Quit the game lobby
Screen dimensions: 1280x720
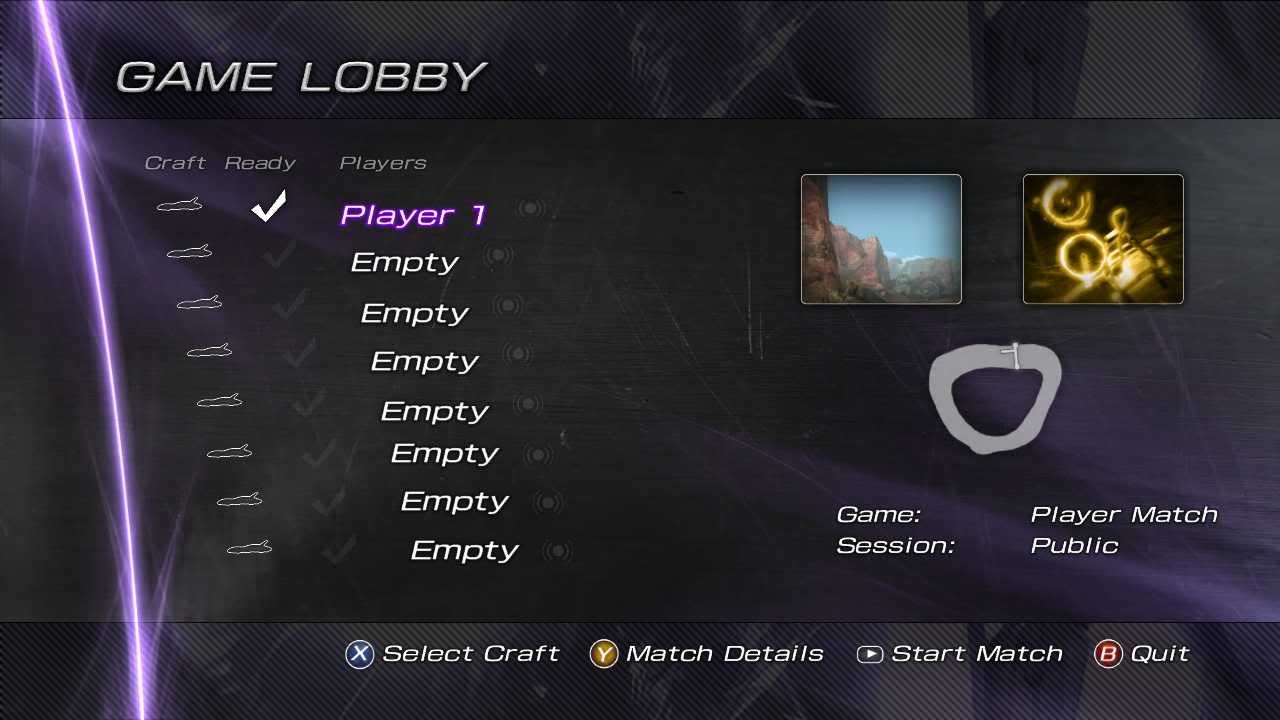point(1142,654)
